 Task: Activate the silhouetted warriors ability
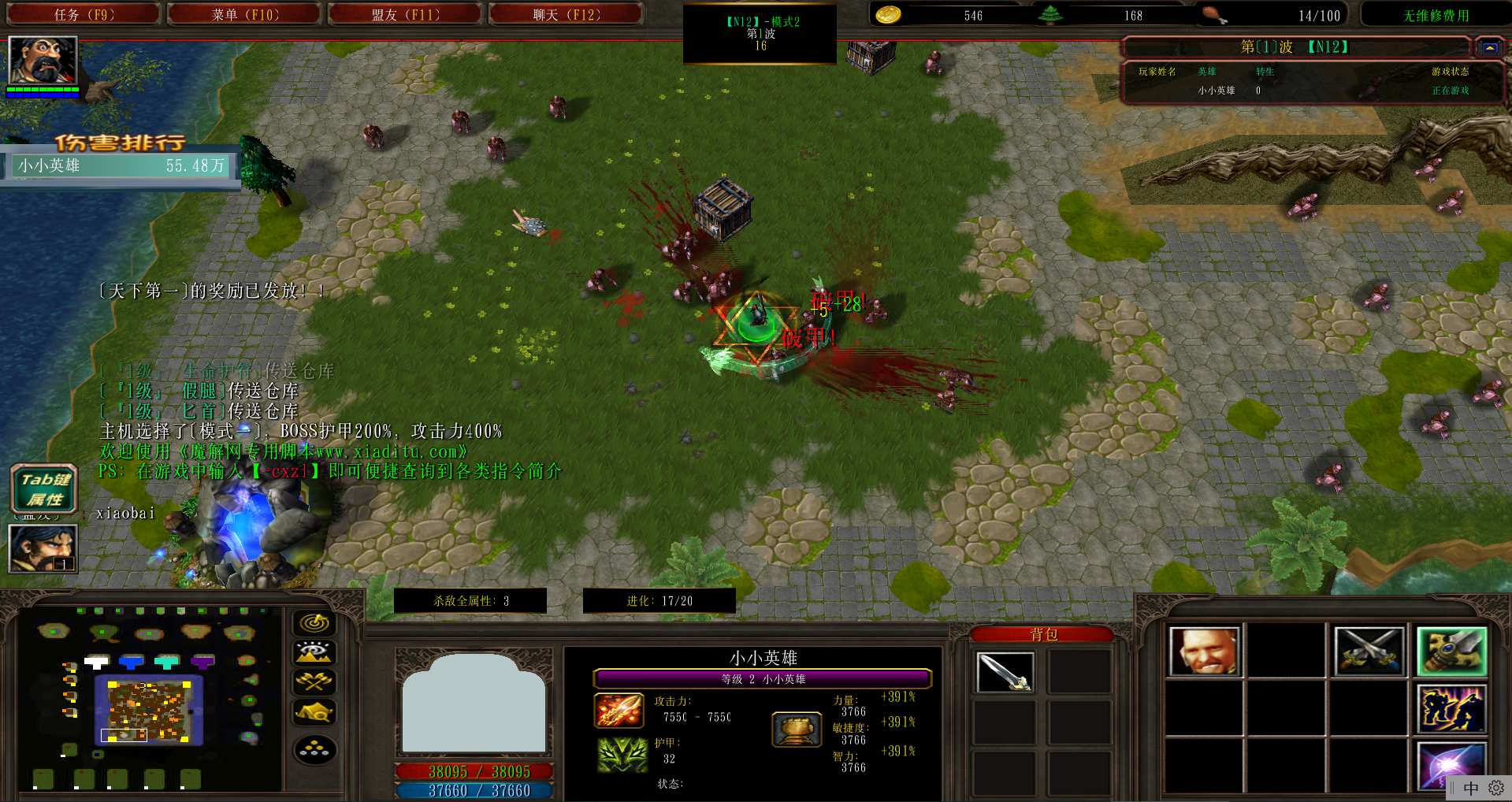pyautogui.click(x=1451, y=709)
